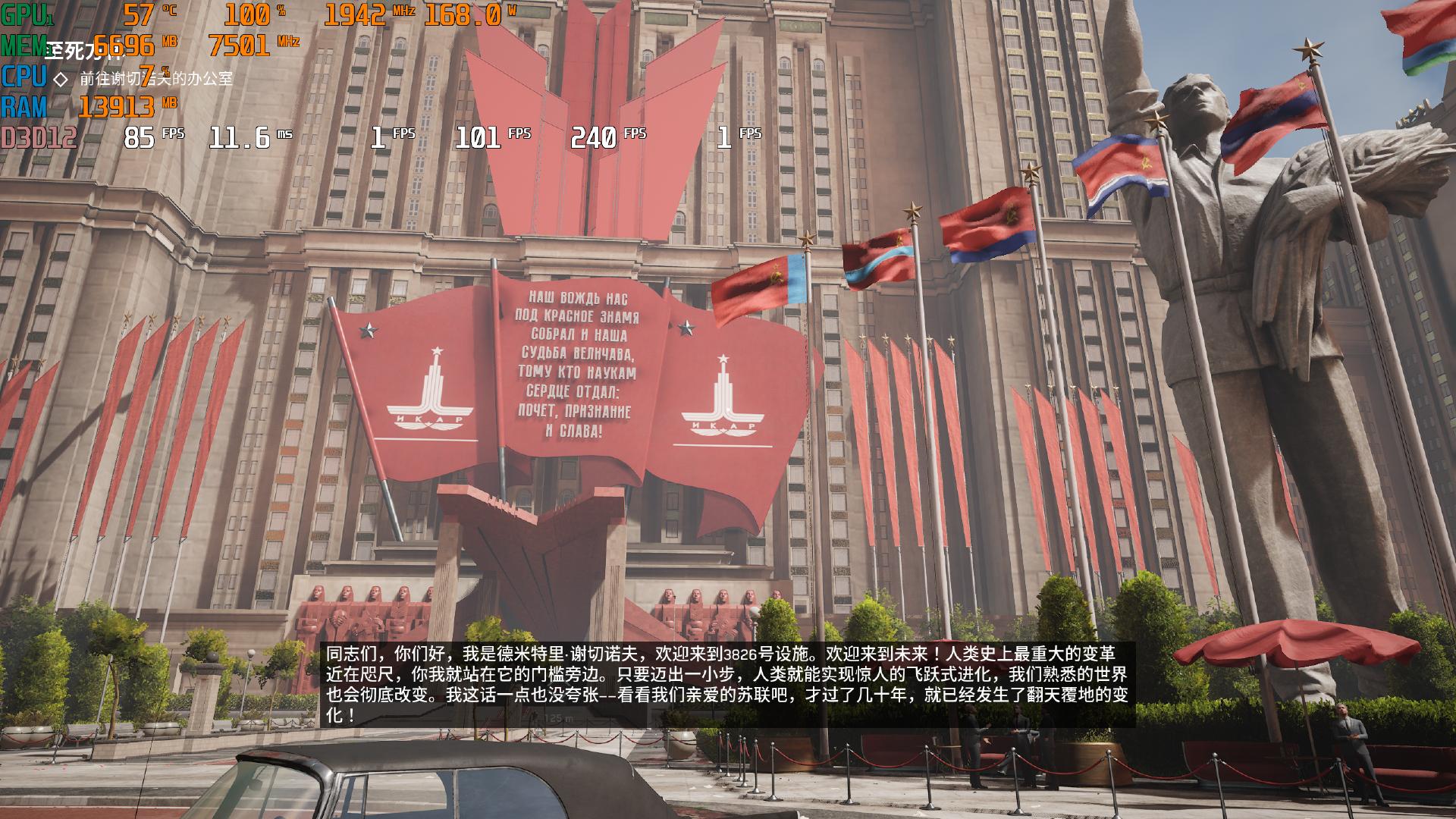Select the objective tracker about Sechenov's office
The height and width of the screenshot is (819, 1456).
155,78
